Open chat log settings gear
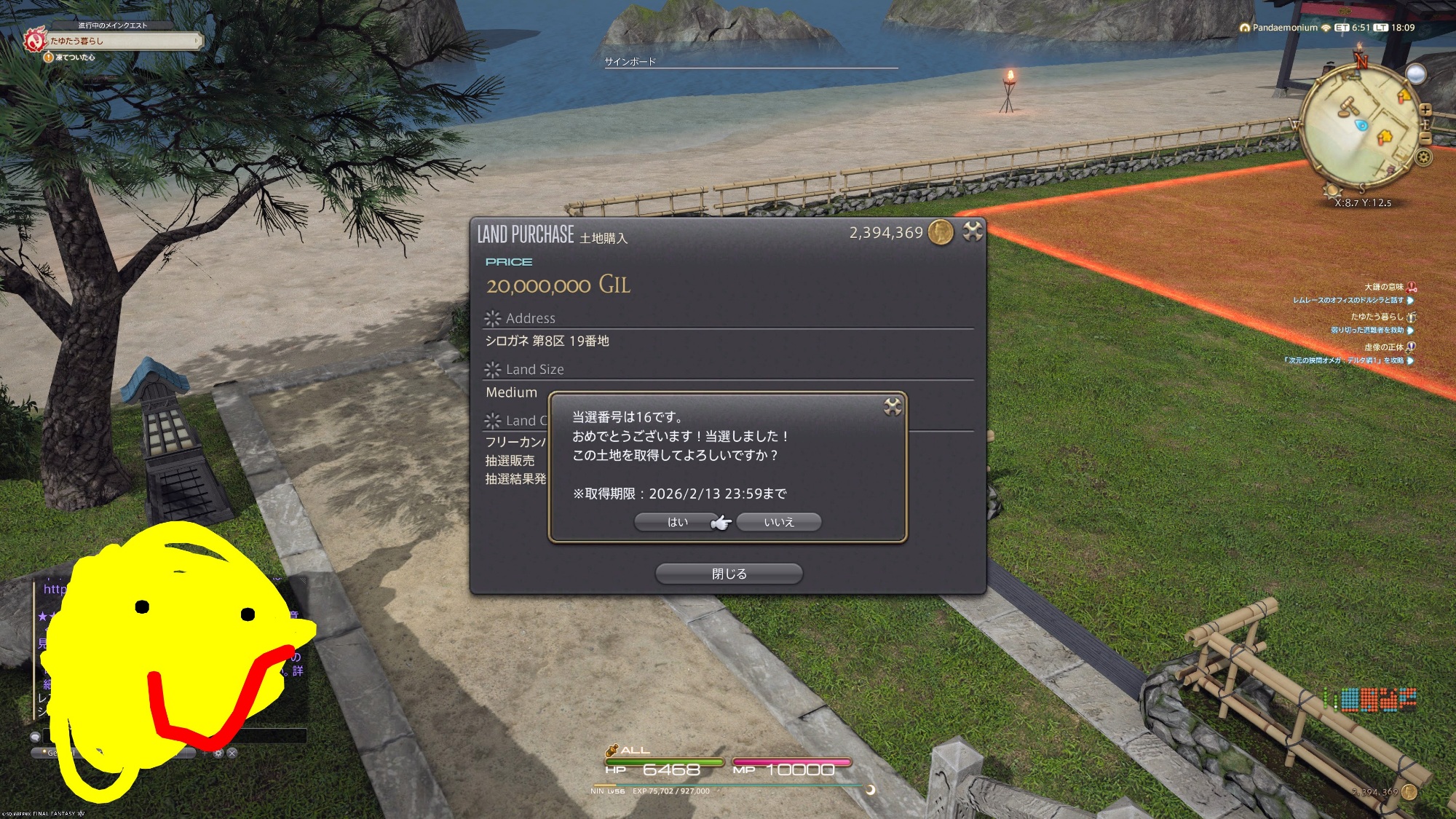The height and width of the screenshot is (819, 1456). (218, 753)
